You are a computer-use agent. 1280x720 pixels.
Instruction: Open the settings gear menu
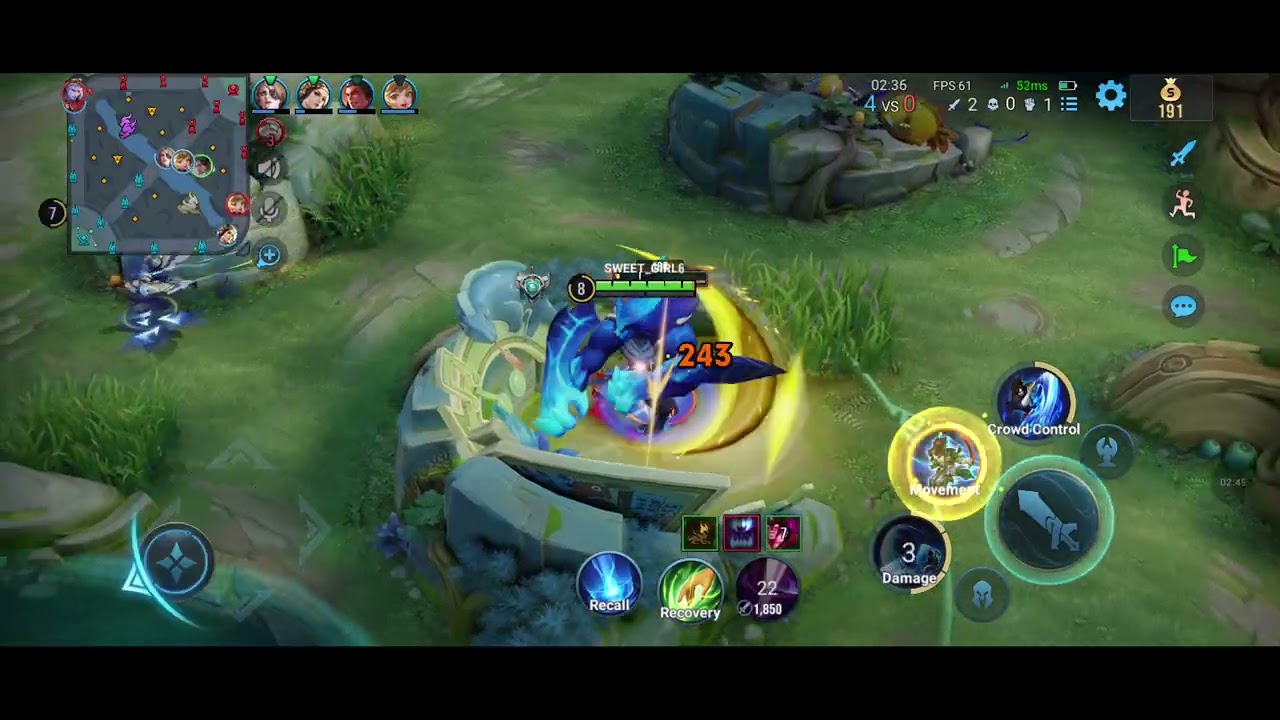coord(1111,96)
